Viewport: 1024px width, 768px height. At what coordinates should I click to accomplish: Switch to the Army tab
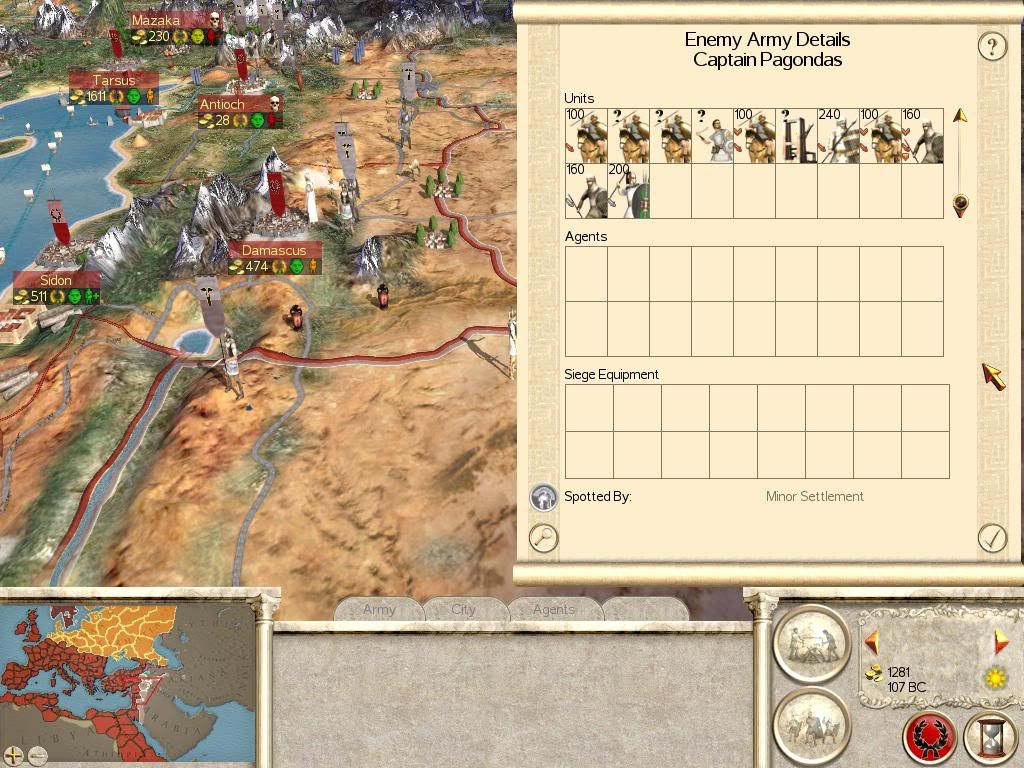[379, 609]
